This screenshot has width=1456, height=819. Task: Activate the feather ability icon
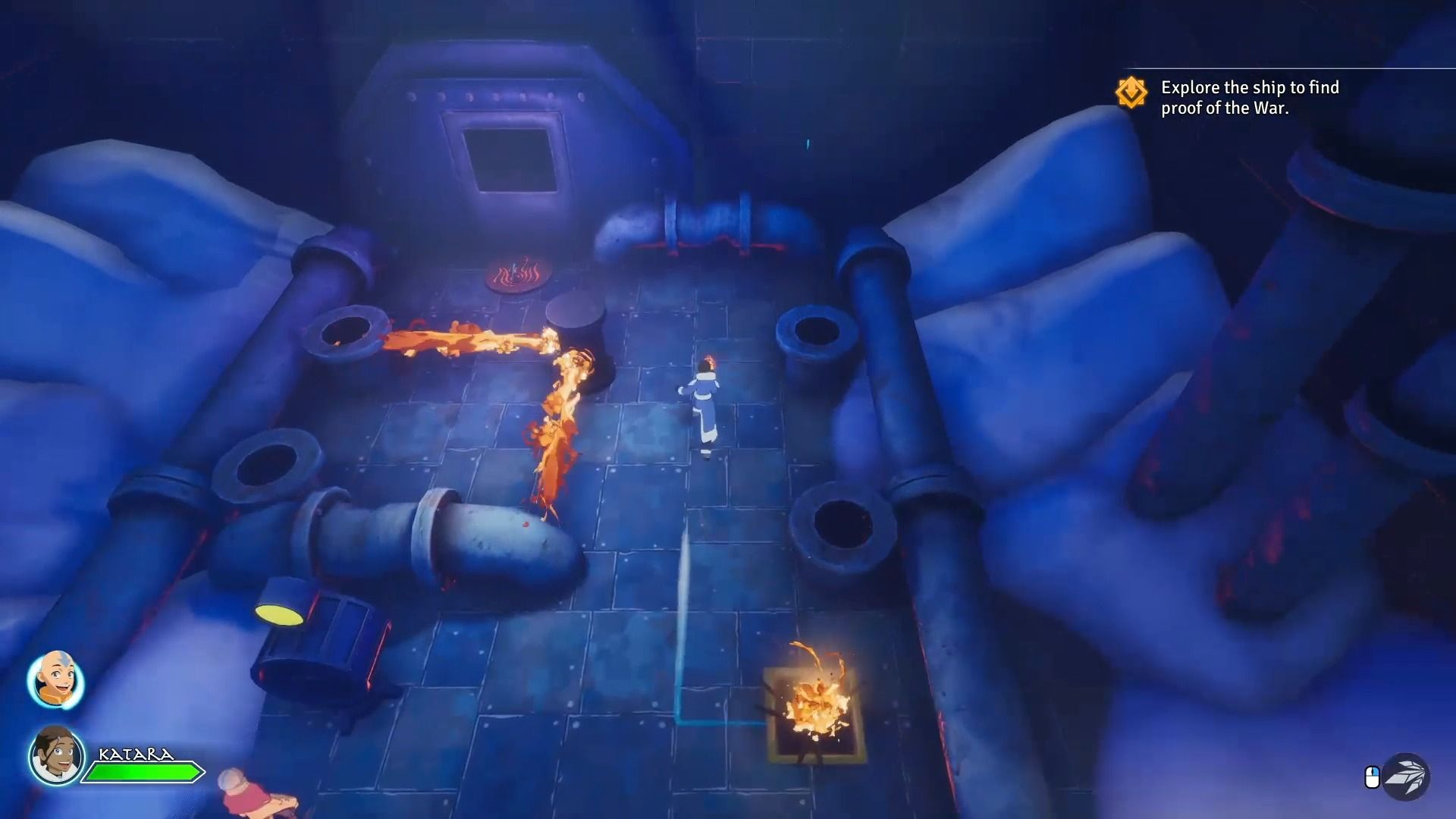[x=1405, y=777]
